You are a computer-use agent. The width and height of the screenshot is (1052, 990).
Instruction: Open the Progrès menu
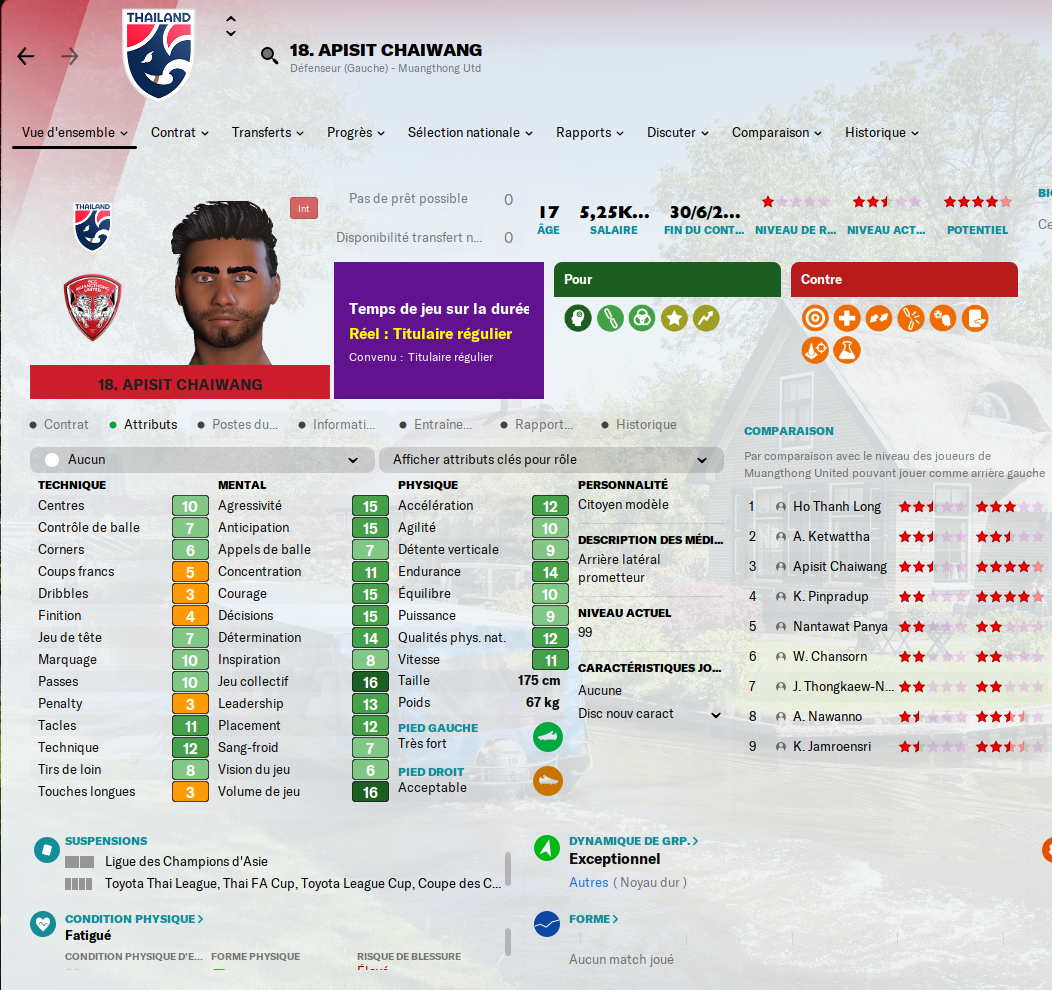(356, 132)
